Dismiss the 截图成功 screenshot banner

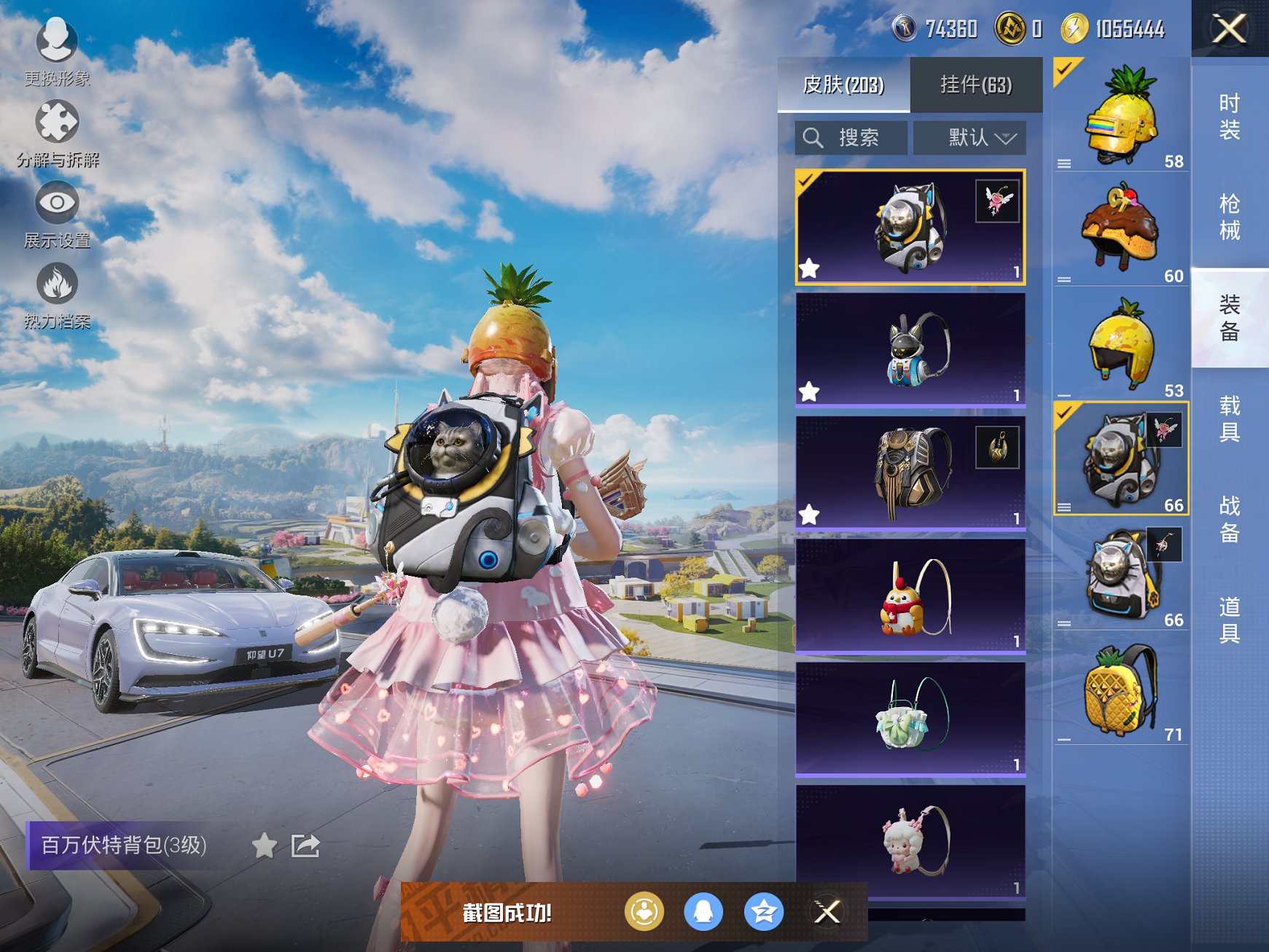coord(827,912)
